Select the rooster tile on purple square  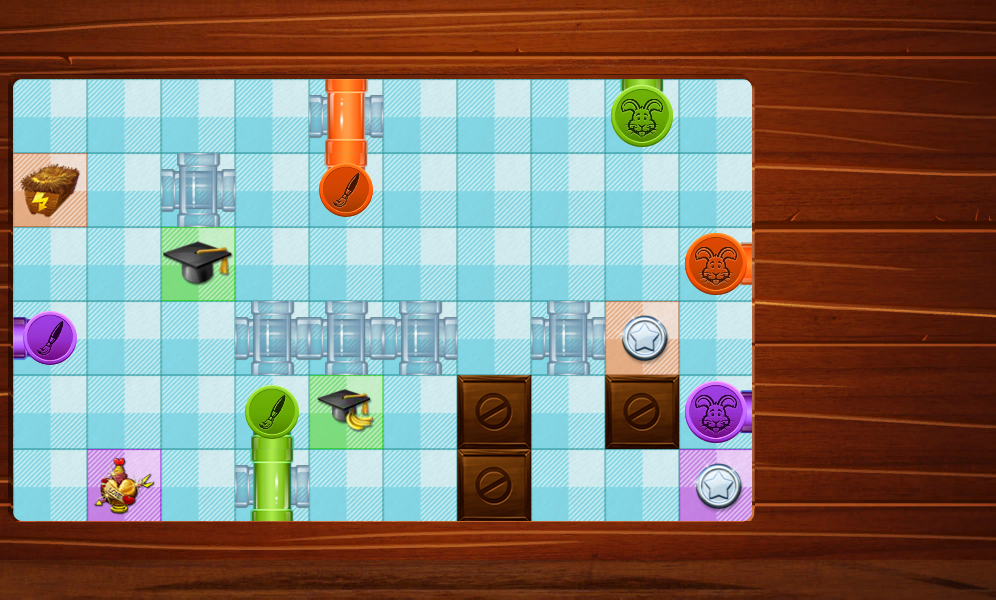coord(124,485)
